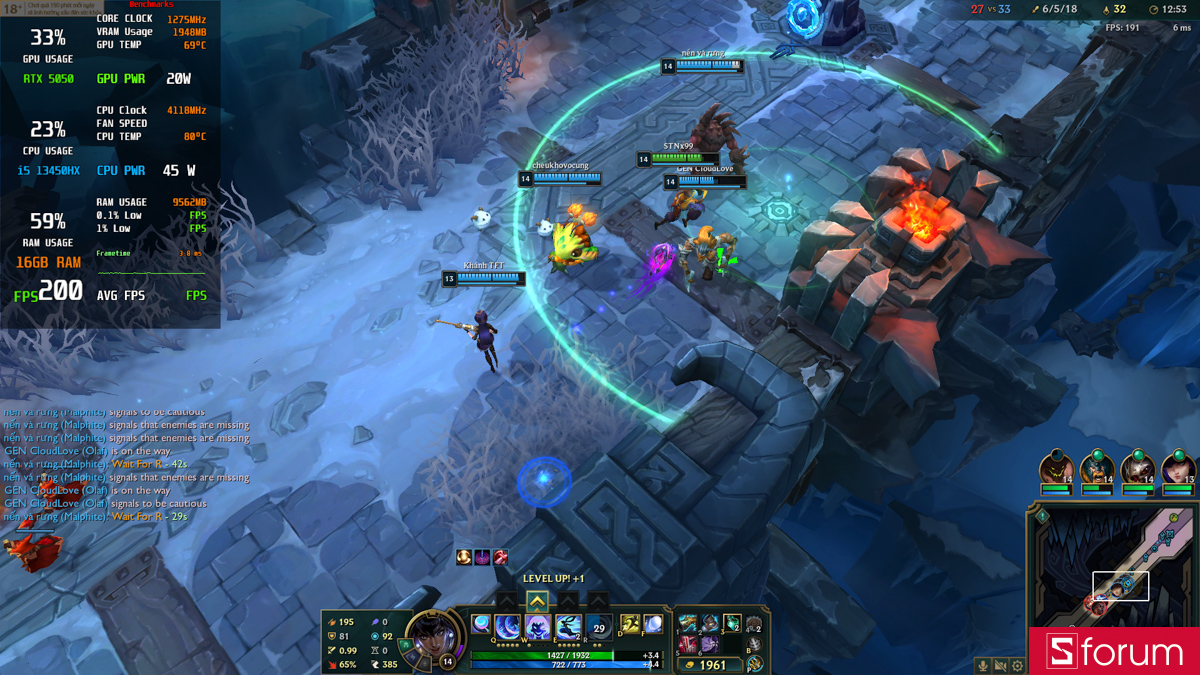
Task: Throw the snowball summoner spell on F
Action: (653, 624)
